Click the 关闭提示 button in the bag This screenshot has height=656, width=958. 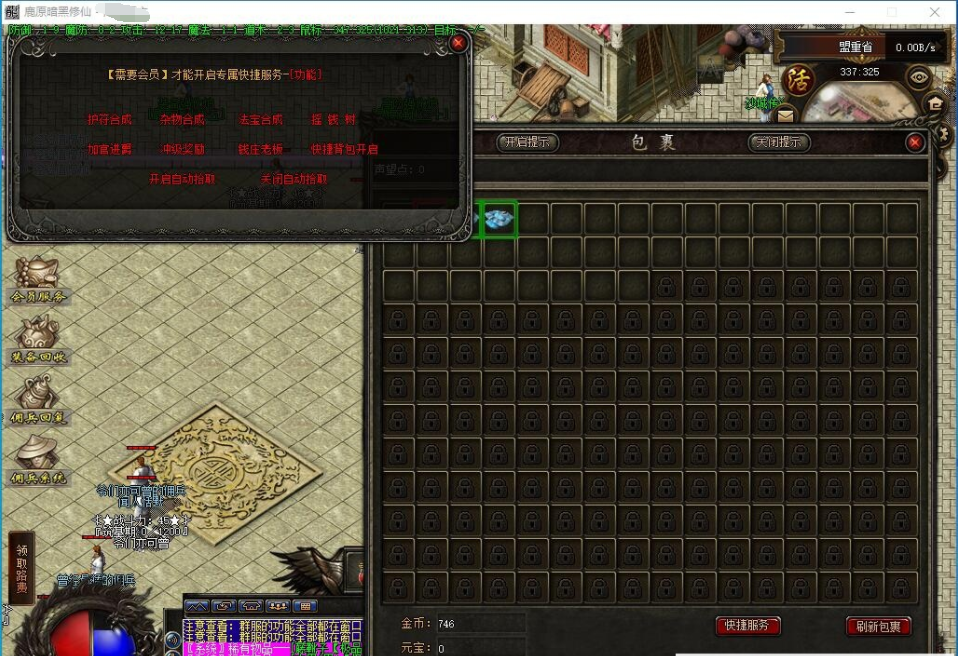coord(778,142)
